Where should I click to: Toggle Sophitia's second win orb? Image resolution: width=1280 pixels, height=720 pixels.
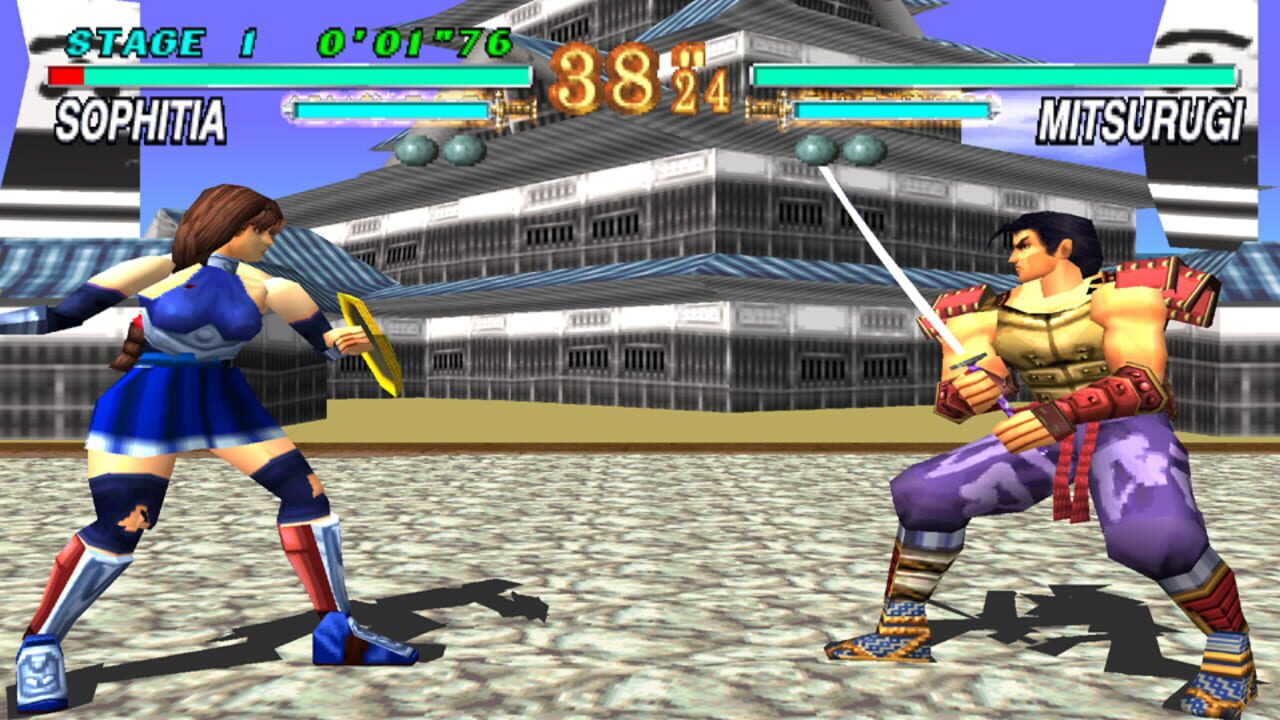463,150
